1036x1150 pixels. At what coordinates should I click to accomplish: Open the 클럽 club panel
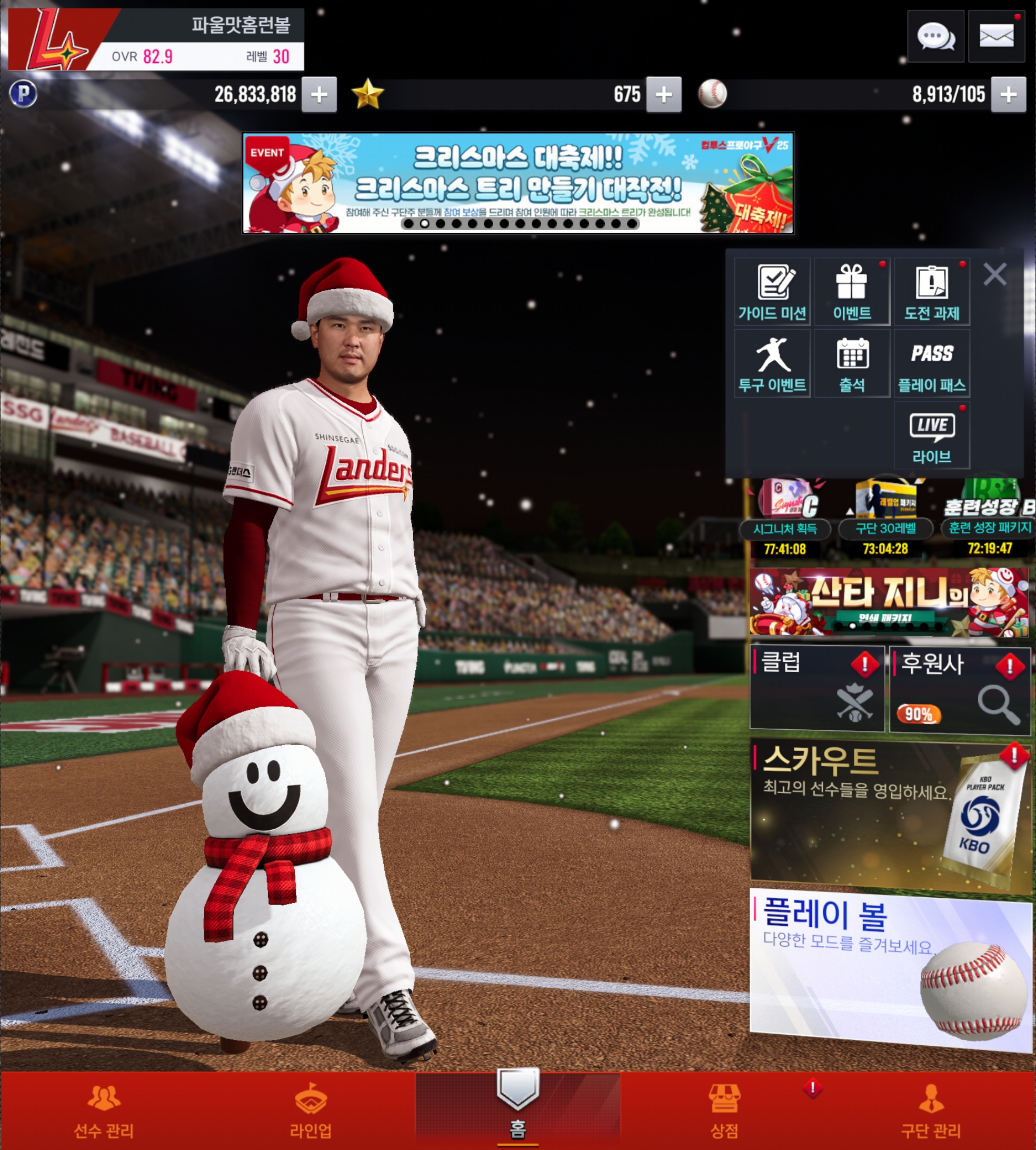(x=817, y=688)
